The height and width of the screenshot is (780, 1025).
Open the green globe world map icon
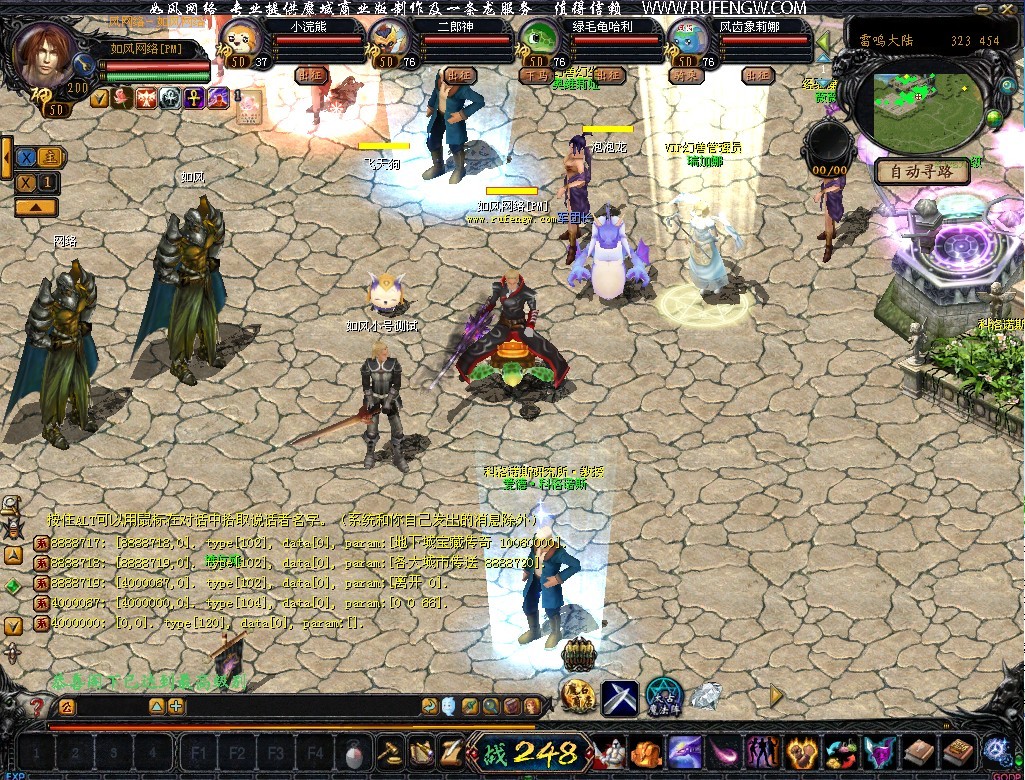click(x=995, y=120)
